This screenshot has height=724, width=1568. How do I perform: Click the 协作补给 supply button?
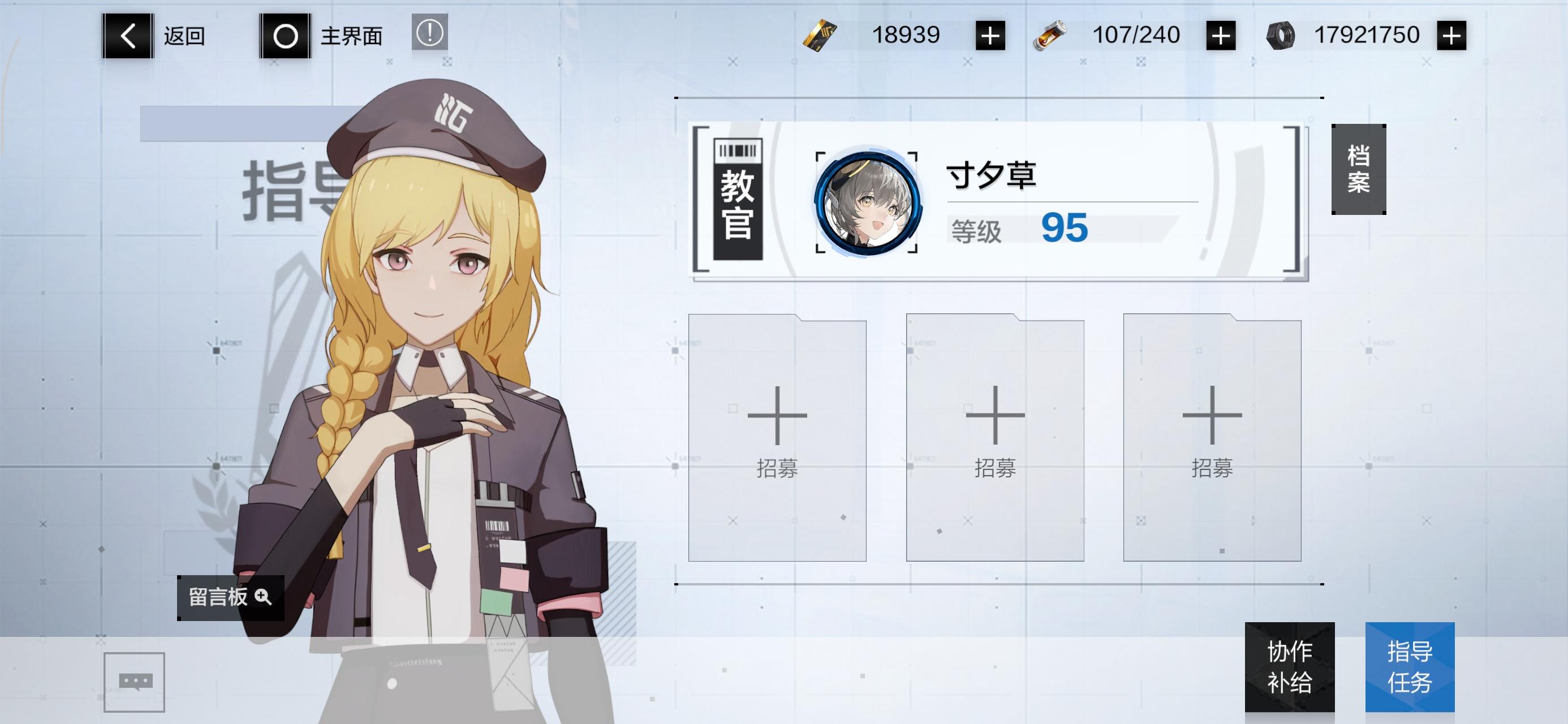[1290, 668]
